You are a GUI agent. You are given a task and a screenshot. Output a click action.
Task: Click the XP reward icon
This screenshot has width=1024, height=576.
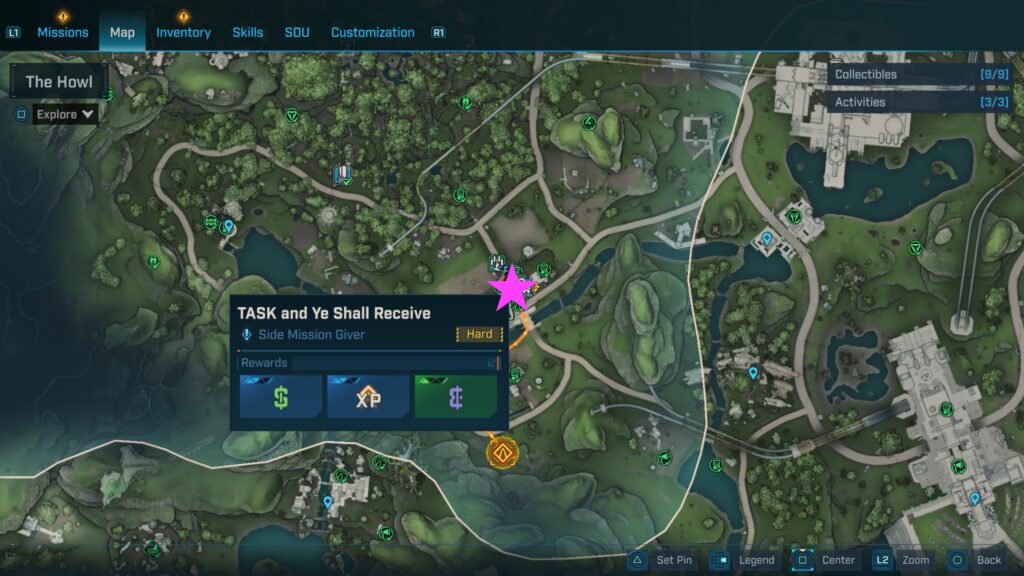368,396
